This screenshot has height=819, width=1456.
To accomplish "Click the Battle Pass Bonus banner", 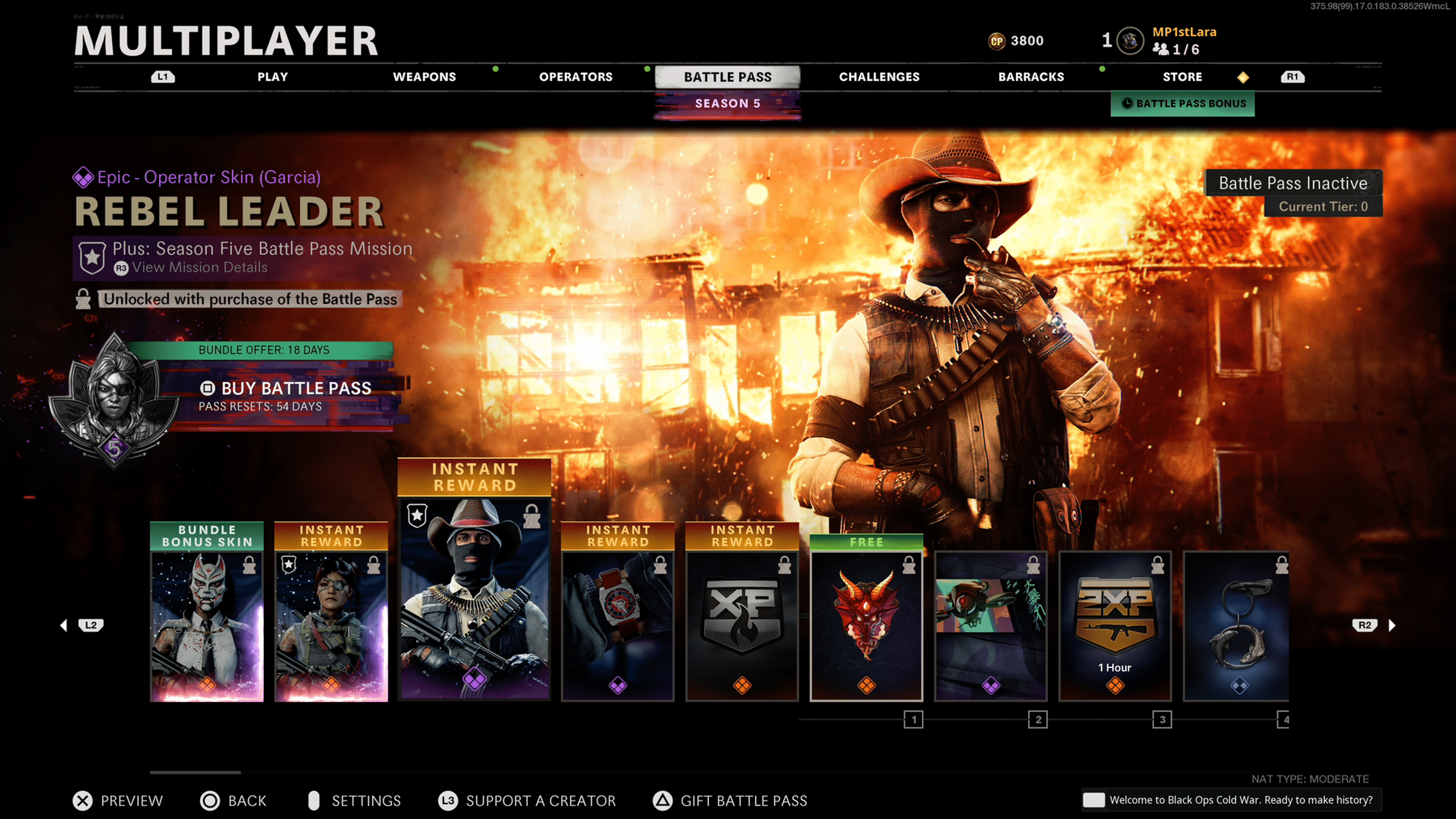I will click(1183, 104).
